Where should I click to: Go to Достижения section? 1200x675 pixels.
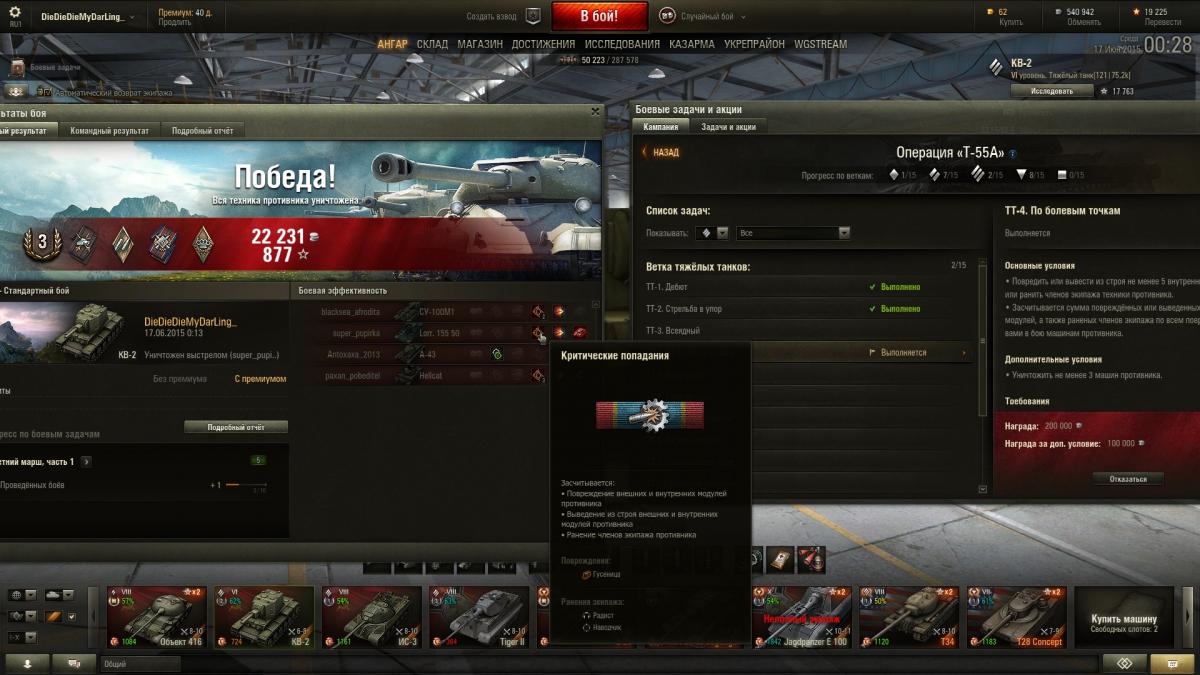pyautogui.click(x=543, y=44)
